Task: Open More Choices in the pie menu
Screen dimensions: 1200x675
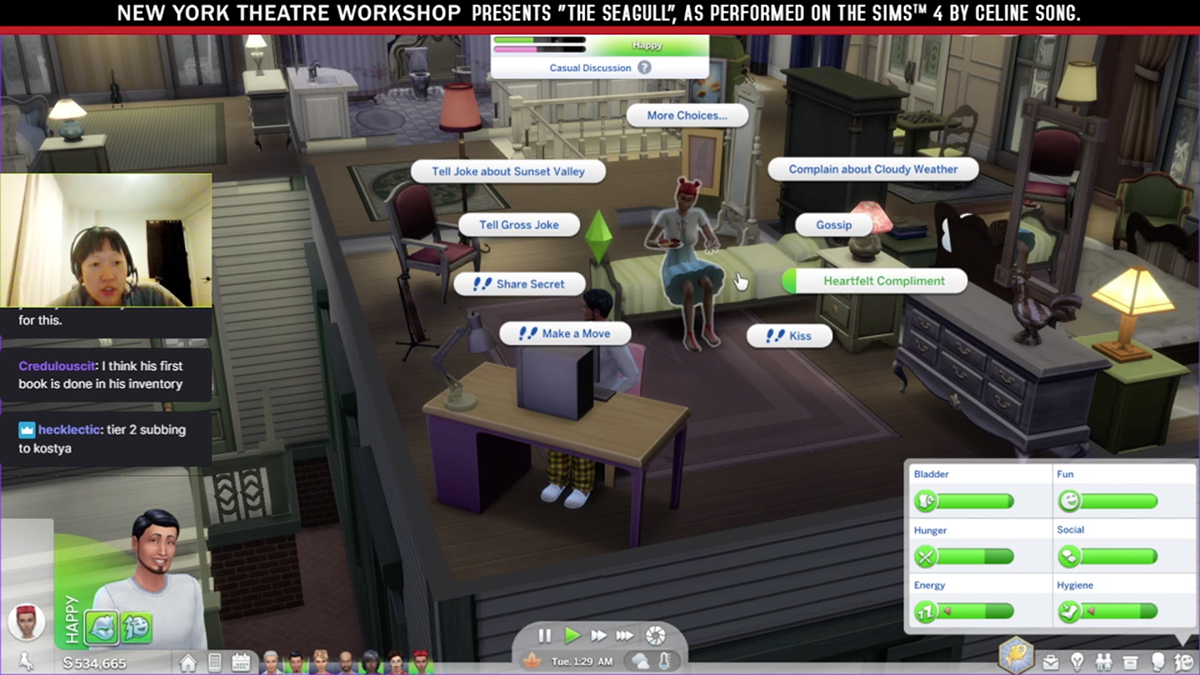Action: point(686,115)
